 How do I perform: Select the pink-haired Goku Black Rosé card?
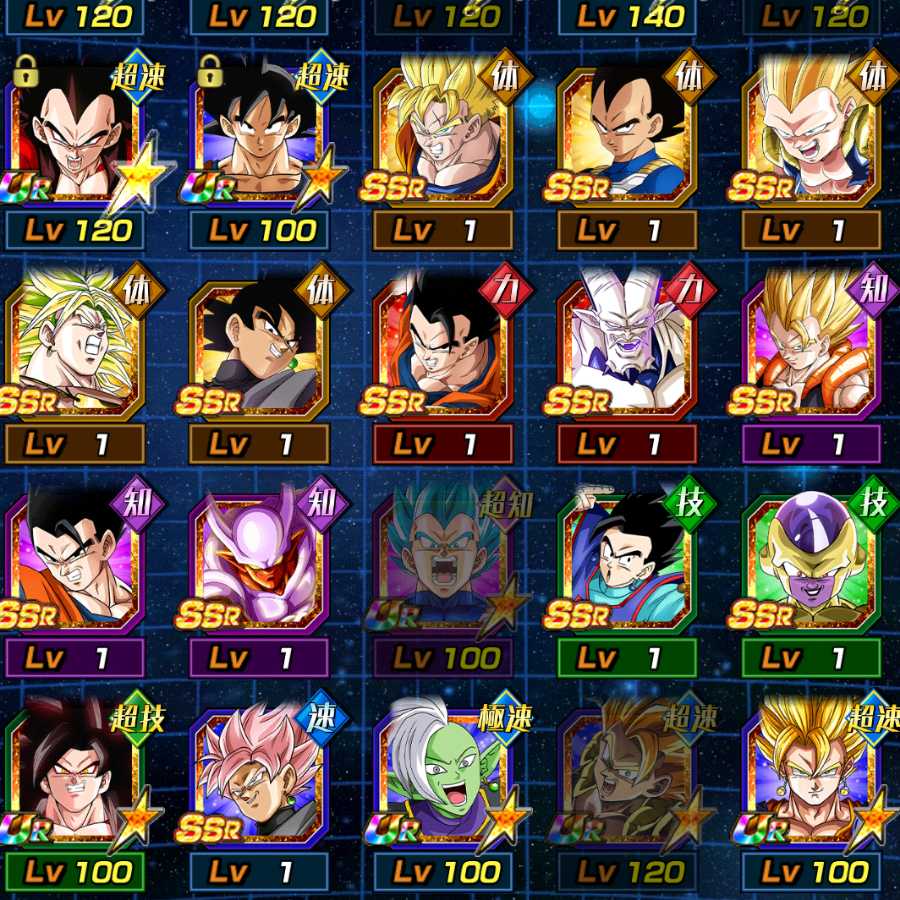260,775
